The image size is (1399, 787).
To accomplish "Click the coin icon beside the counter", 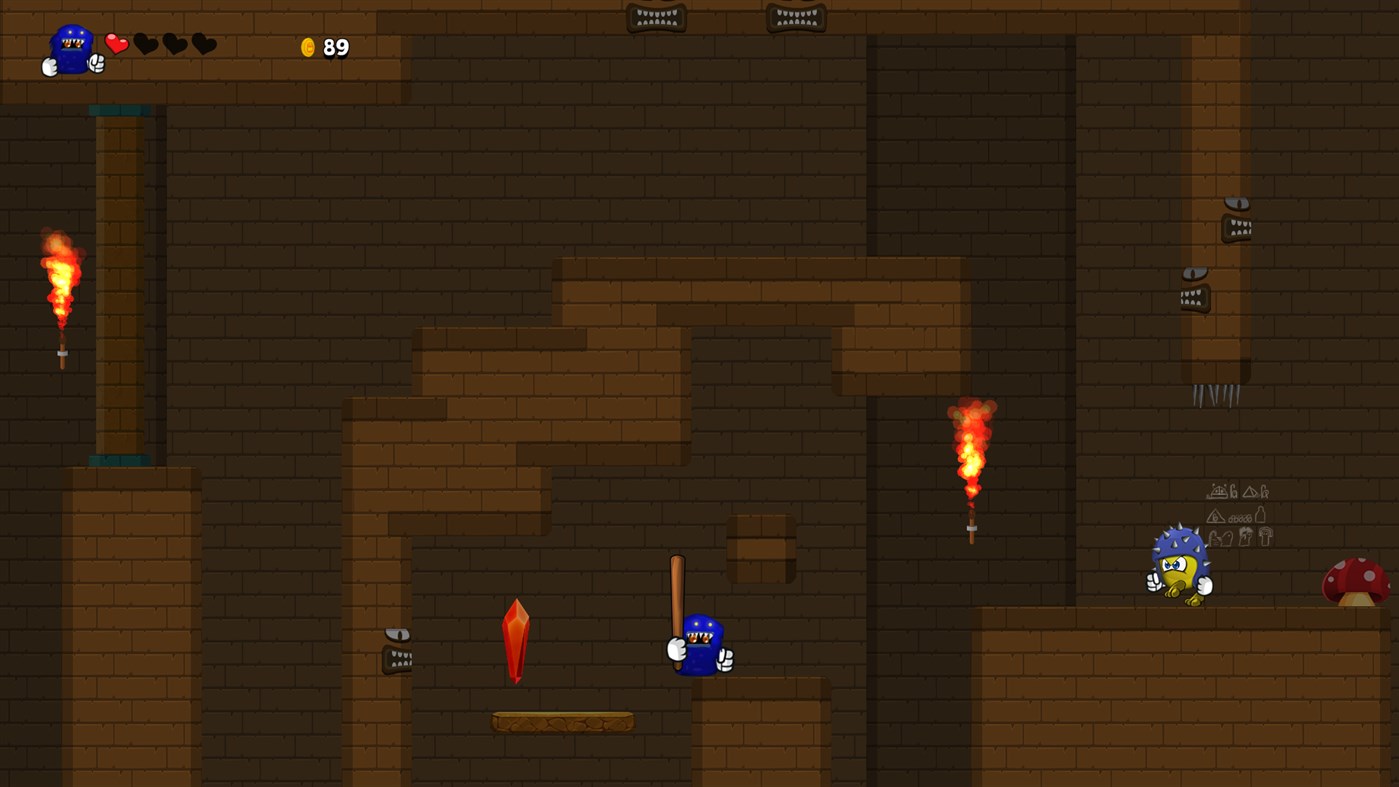I will pos(310,46).
